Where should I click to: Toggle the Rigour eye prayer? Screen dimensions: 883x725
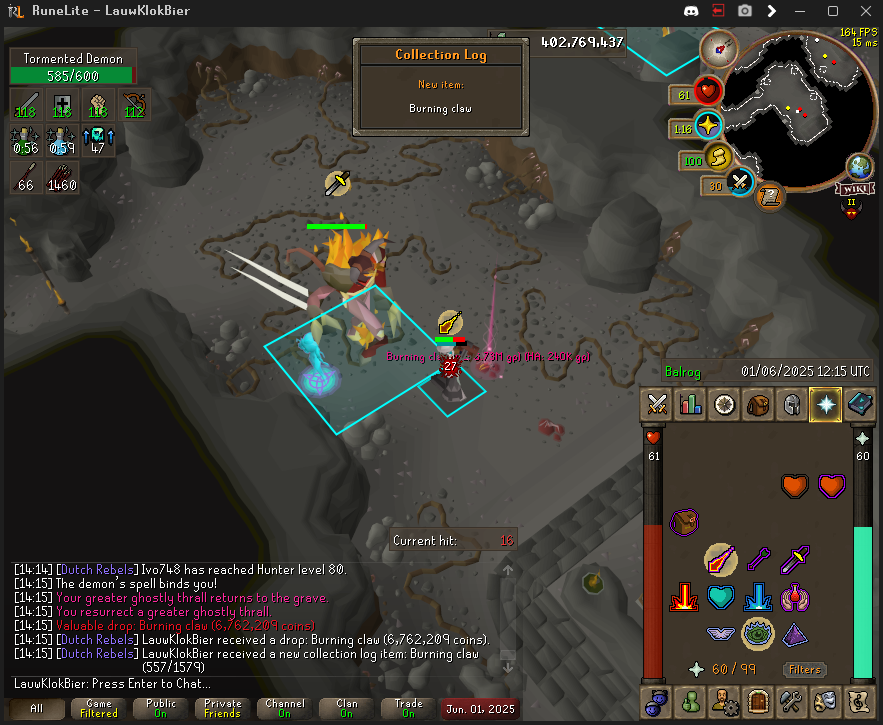click(x=758, y=633)
